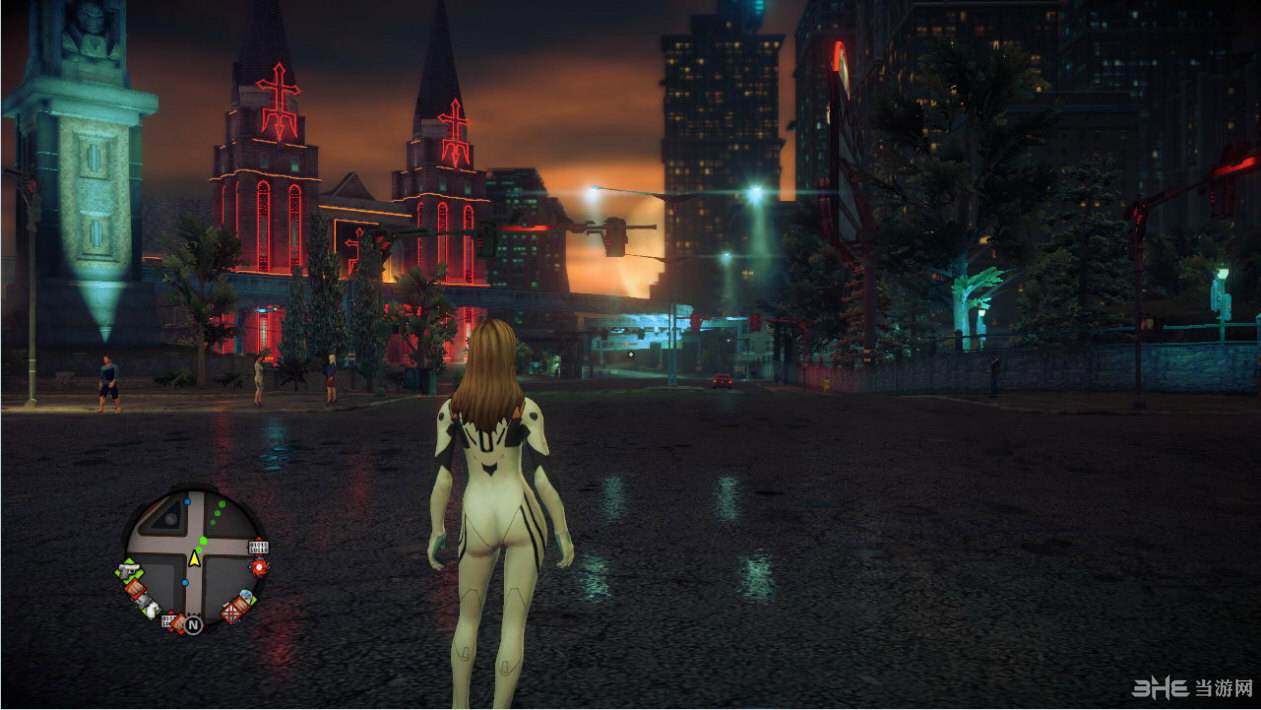
Task: Select the green gun store marker on minimap
Action: click(x=127, y=571)
